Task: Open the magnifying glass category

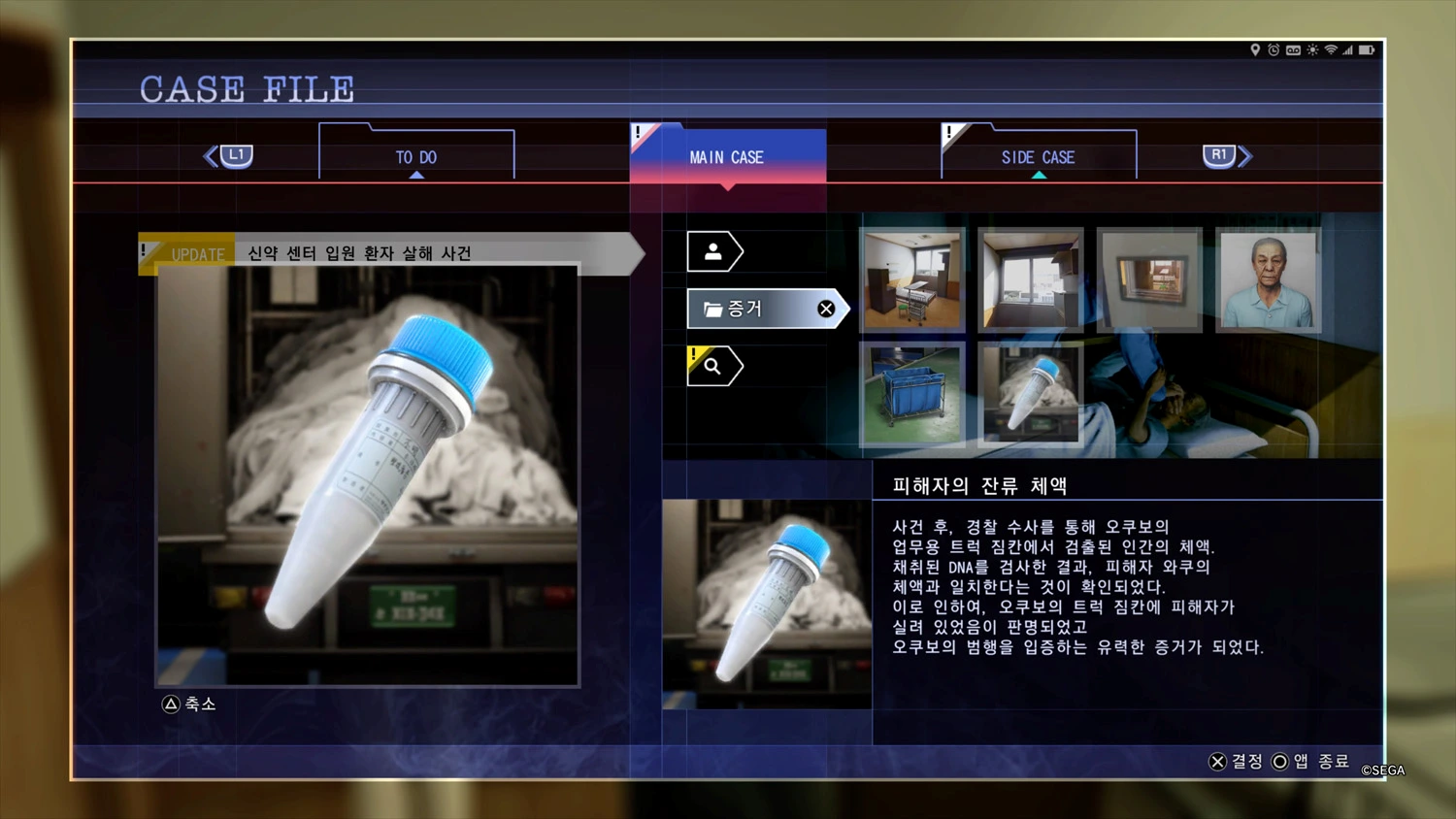Action: click(713, 366)
